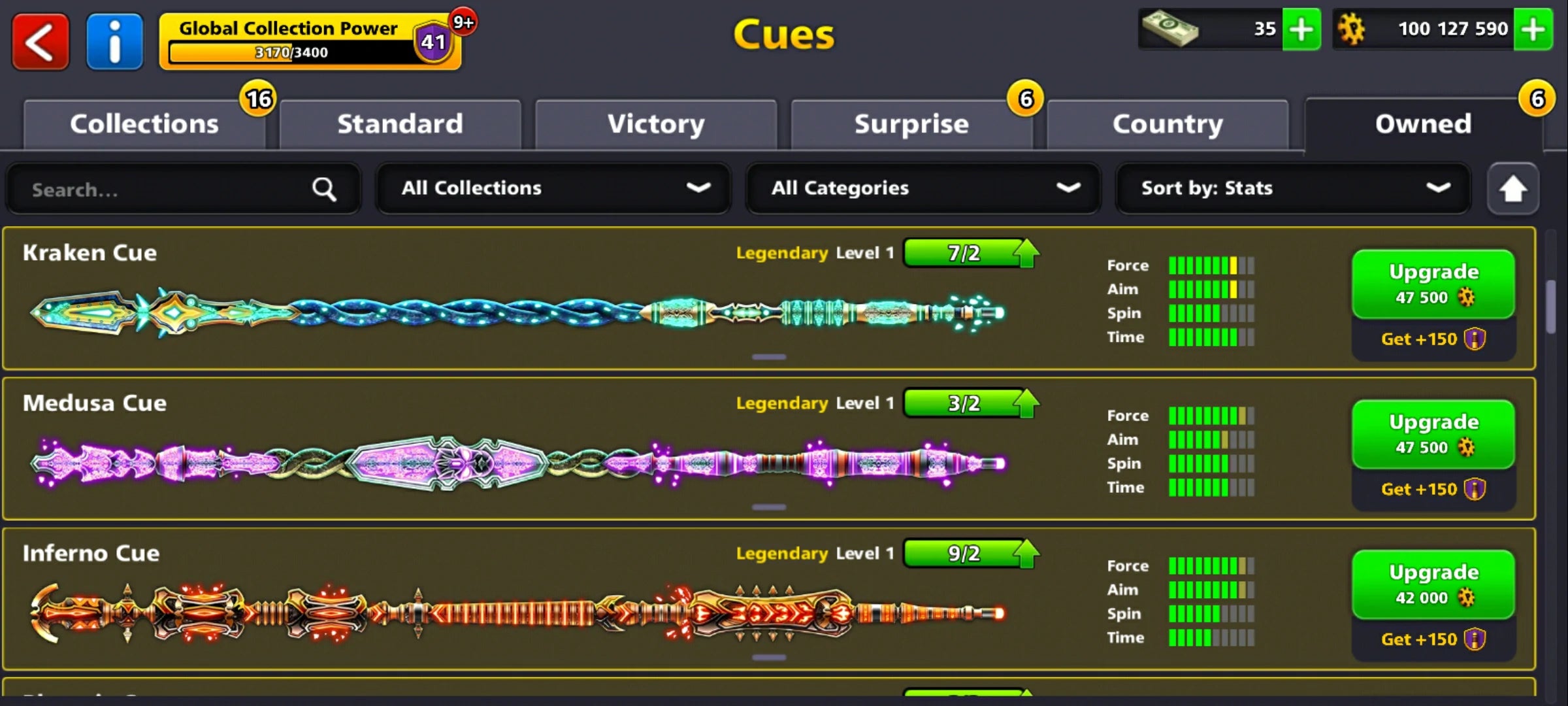Click the red back arrow
The width and height of the screenshot is (1568, 706).
click(39, 42)
